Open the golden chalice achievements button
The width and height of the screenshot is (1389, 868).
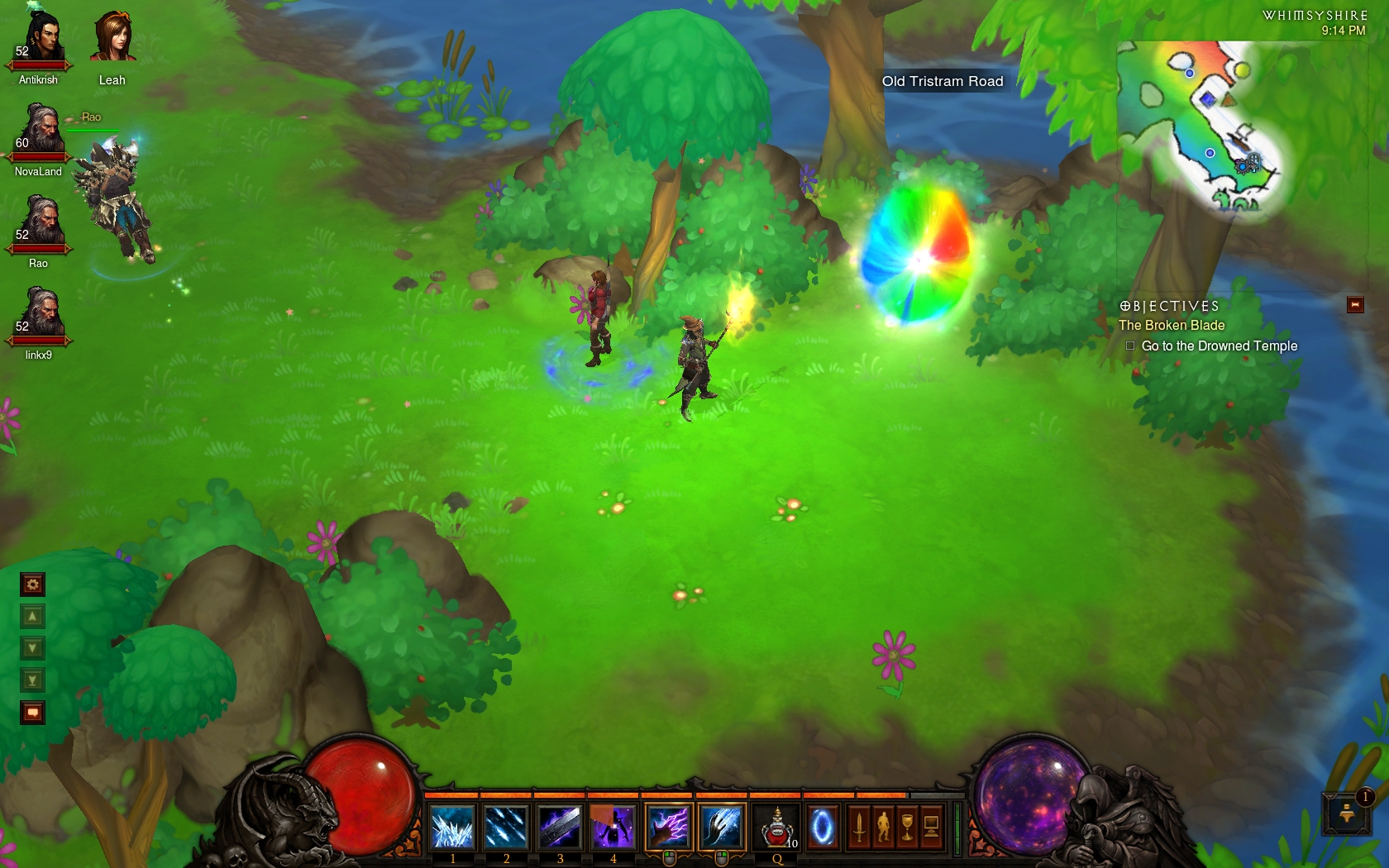coord(907,827)
